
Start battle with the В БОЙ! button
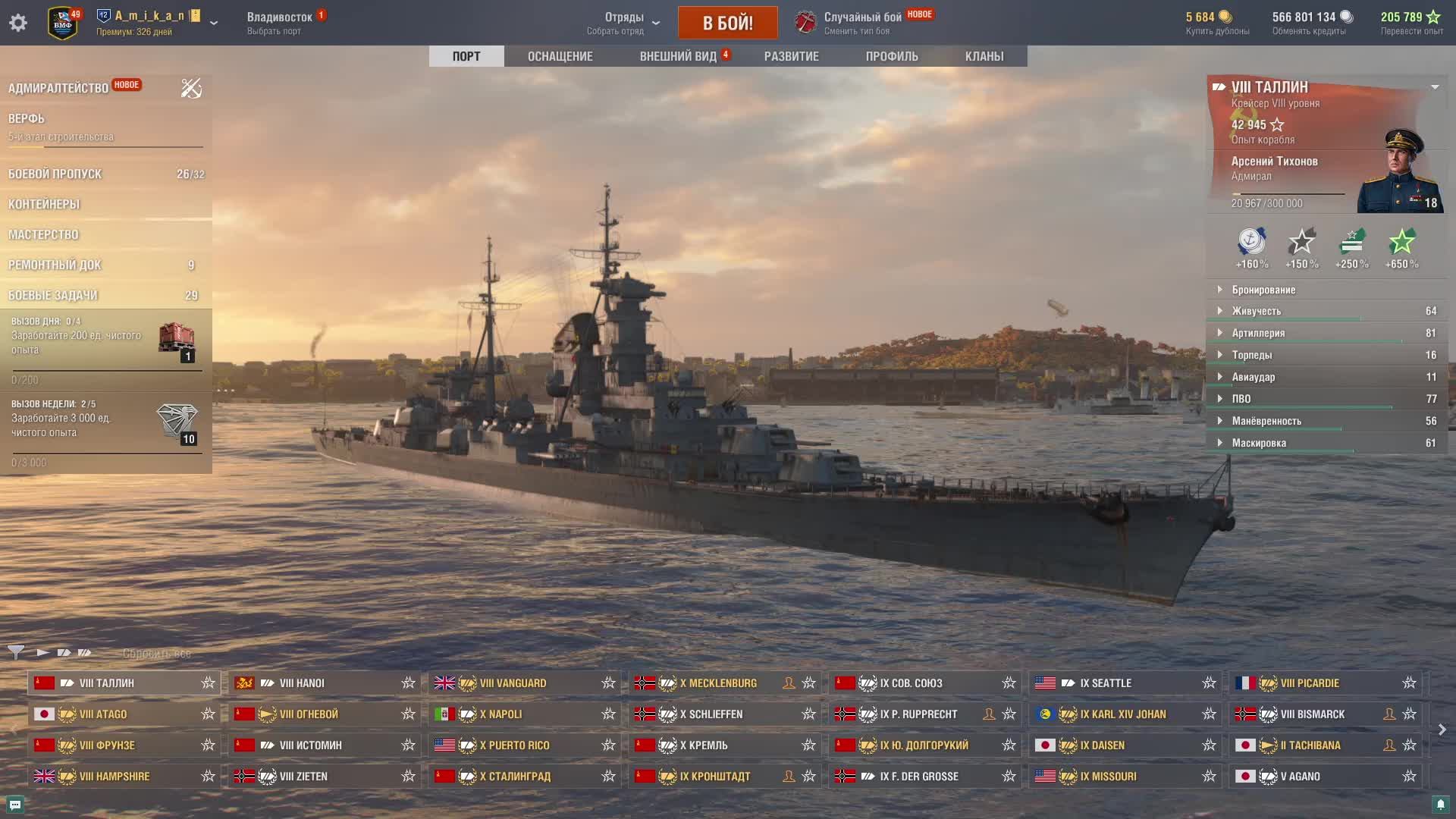point(727,23)
